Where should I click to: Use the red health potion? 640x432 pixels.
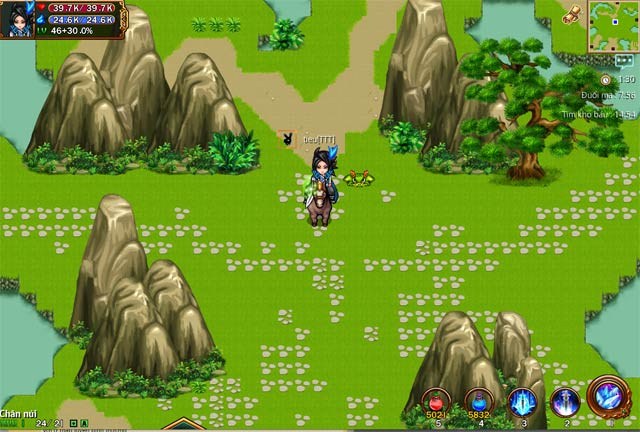(436, 402)
